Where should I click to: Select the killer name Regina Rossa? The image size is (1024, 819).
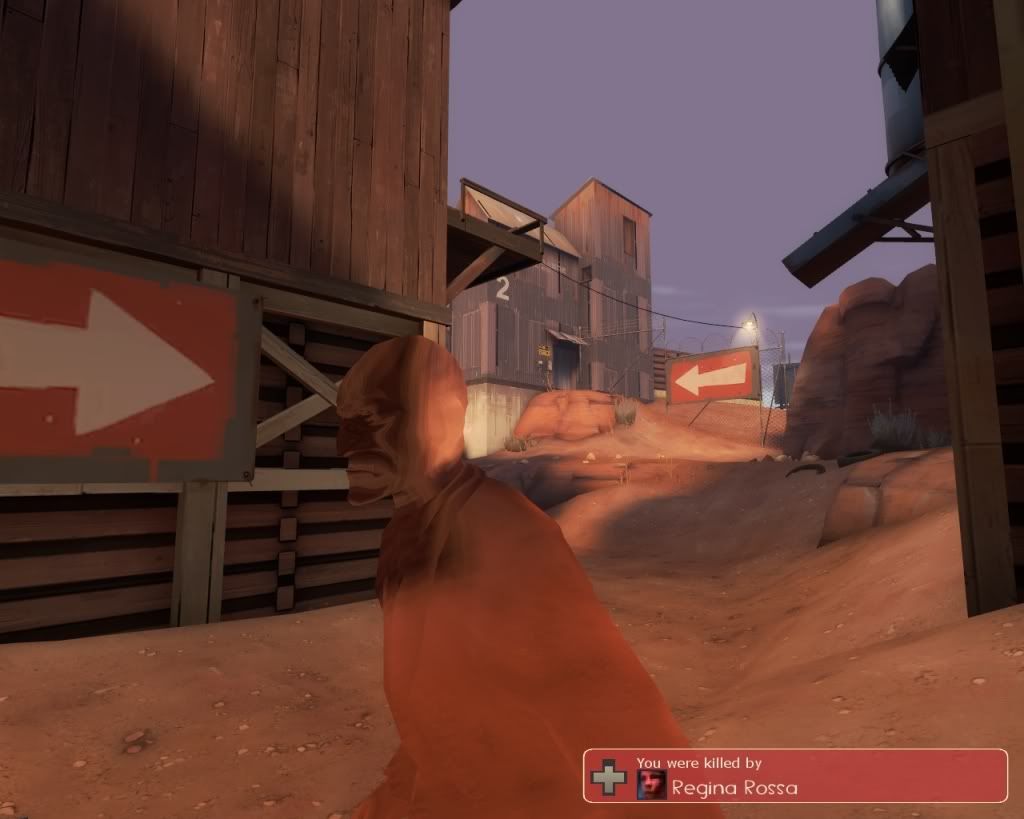coord(734,788)
